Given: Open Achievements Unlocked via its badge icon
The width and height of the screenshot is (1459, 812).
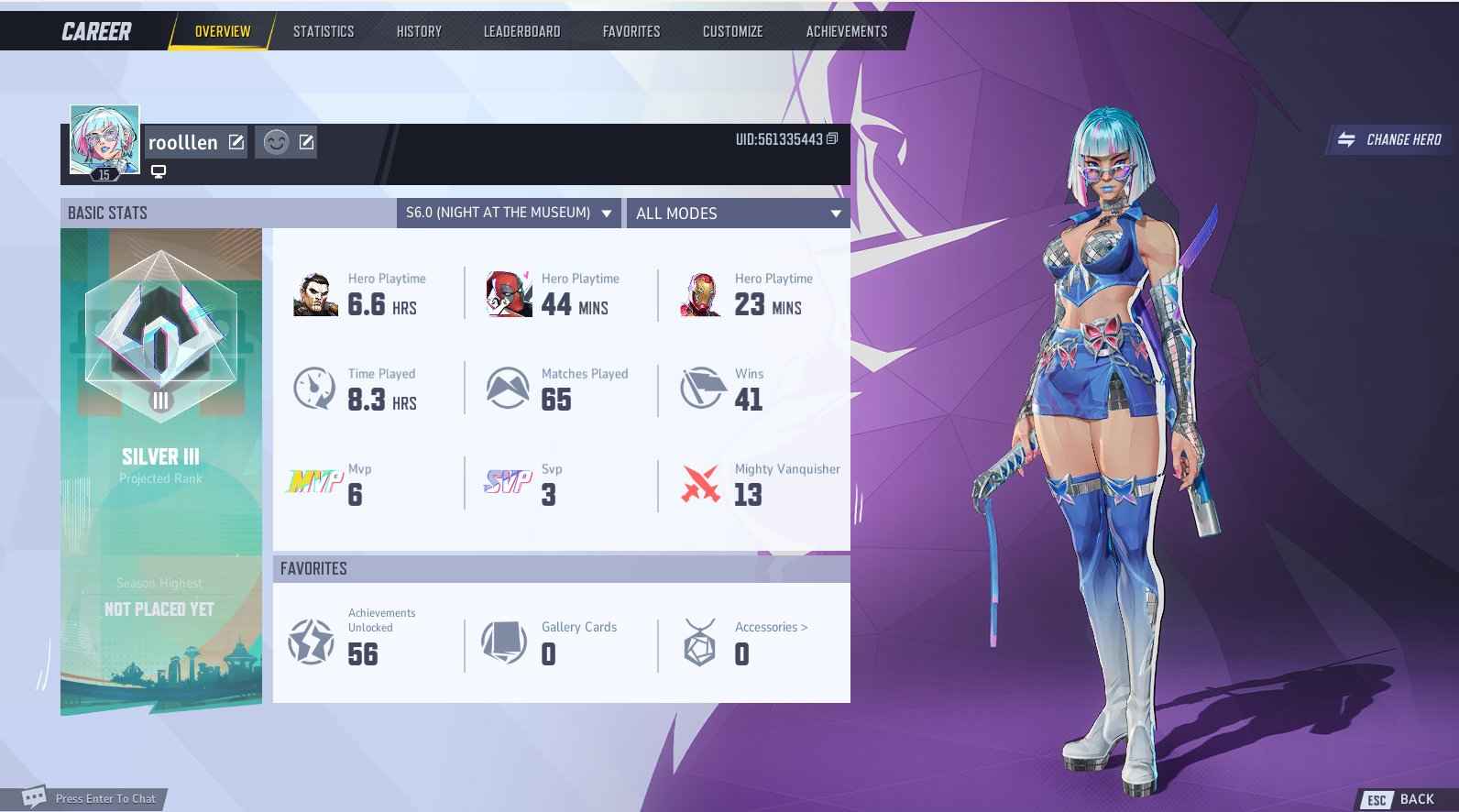Looking at the screenshot, I should click(x=312, y=642).
